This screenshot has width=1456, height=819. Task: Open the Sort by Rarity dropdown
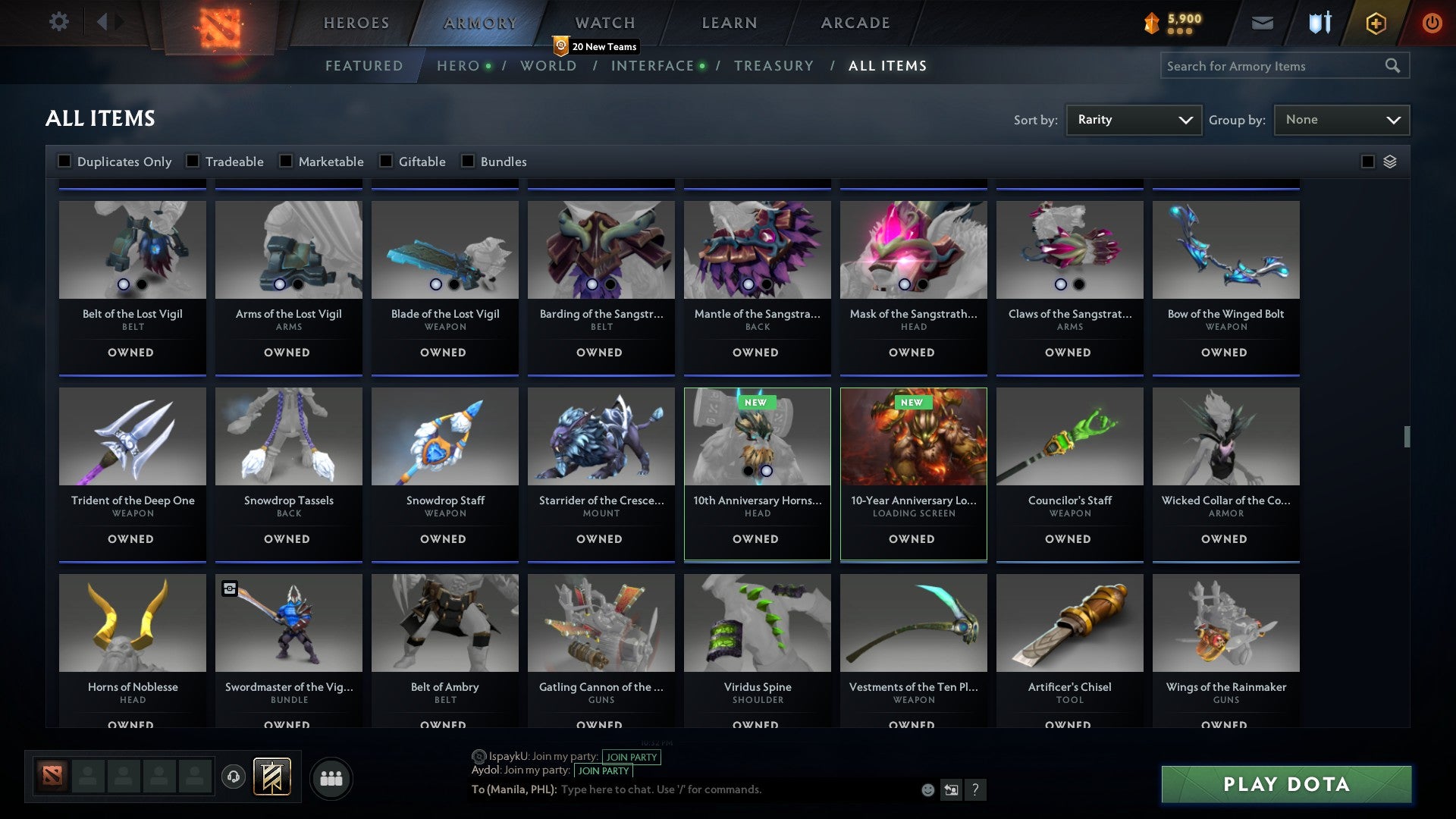click(1133, 119)
